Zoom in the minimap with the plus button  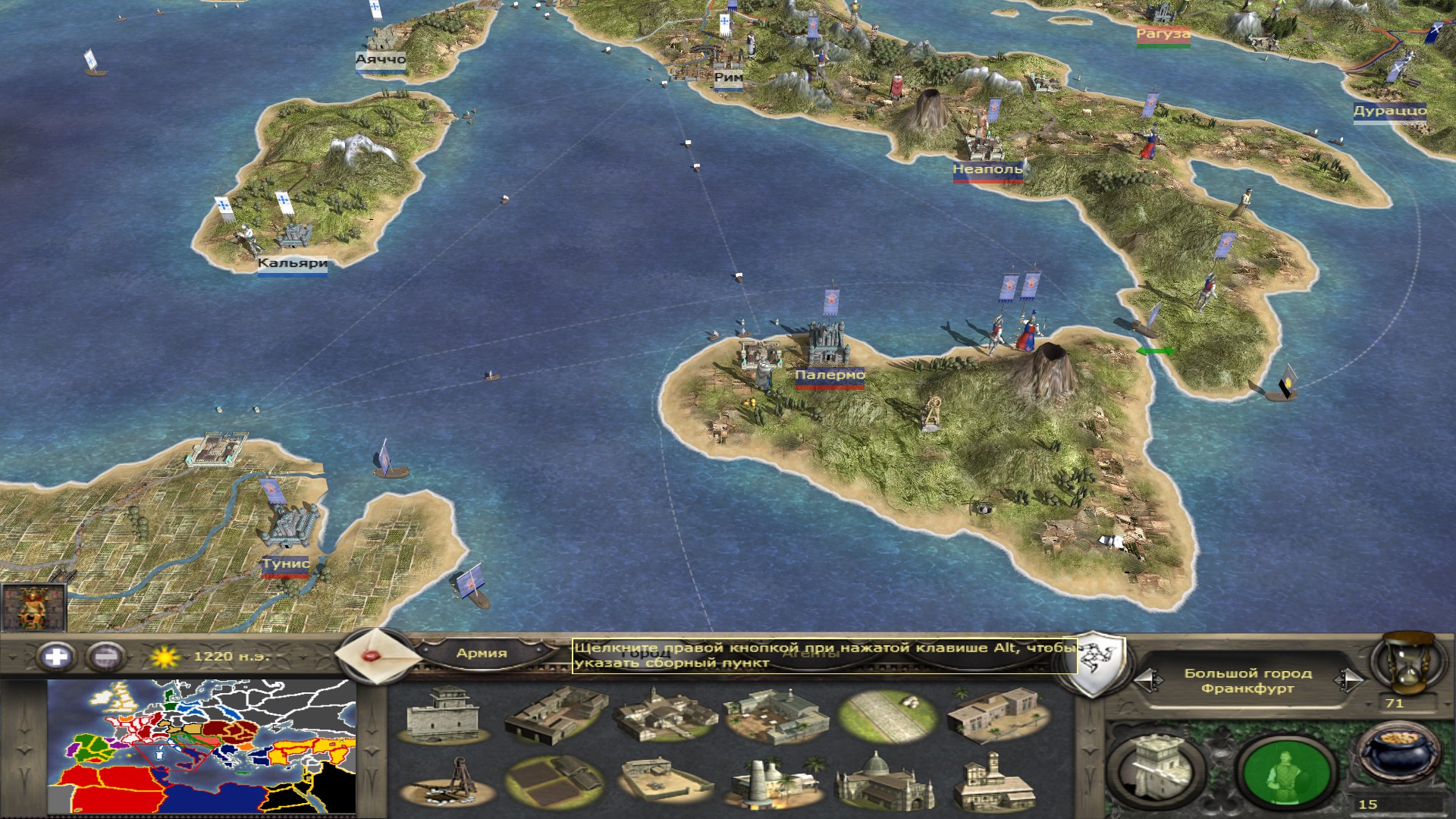[x=56, y=656]
